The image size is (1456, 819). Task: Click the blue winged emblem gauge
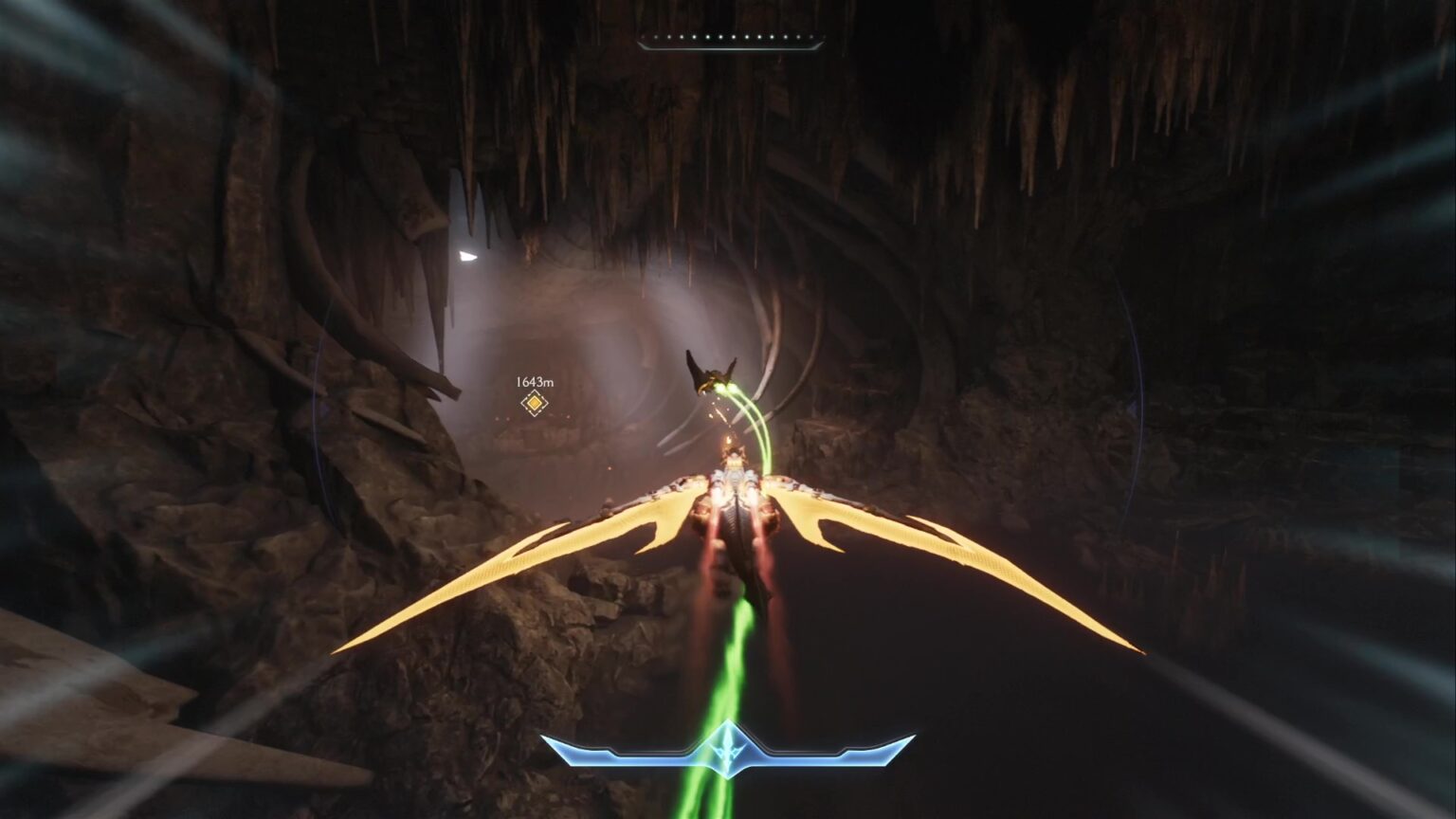point(727,749)
